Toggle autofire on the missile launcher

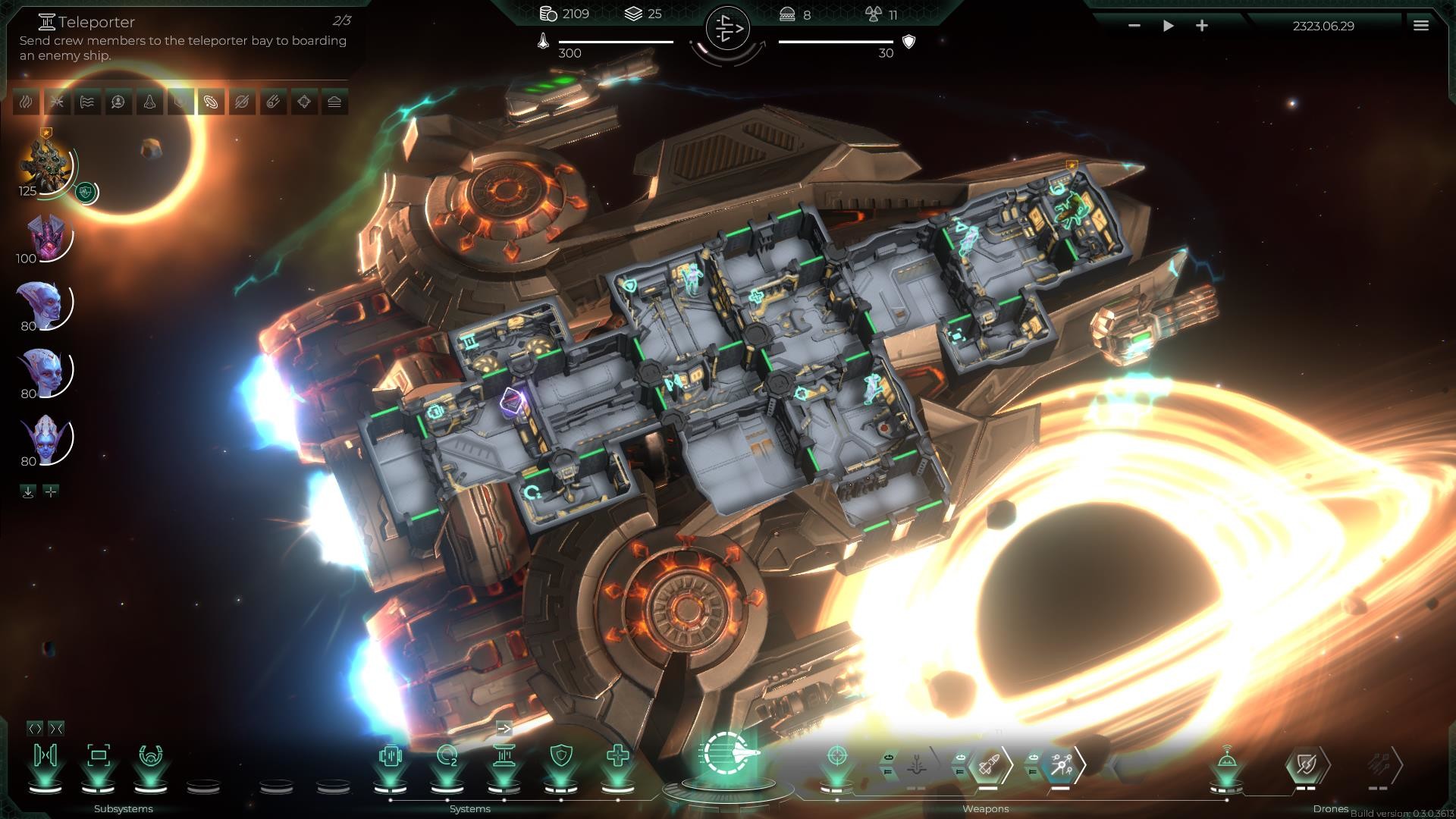[960, 756]
